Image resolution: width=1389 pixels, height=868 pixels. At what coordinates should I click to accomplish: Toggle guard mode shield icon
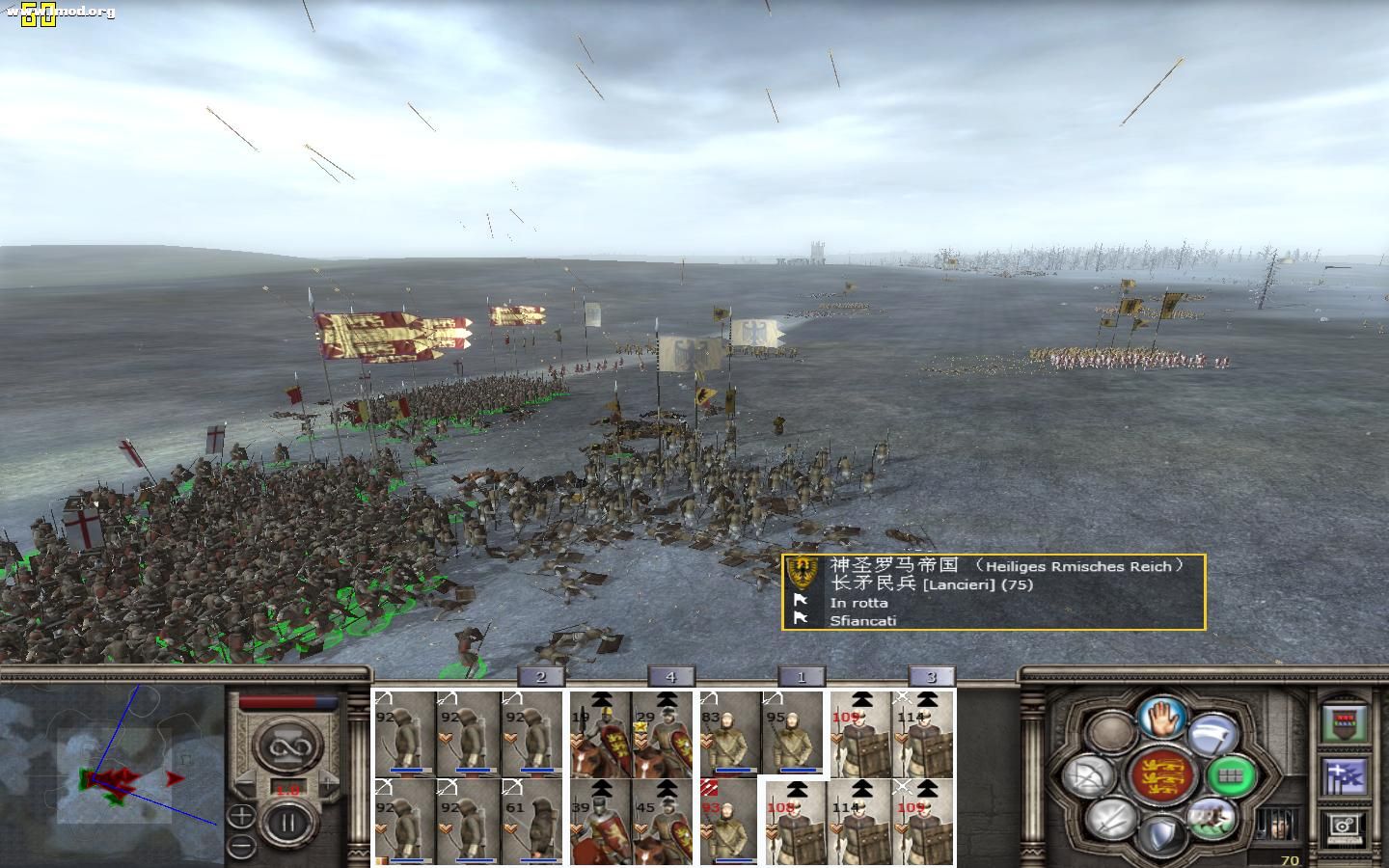point(1160,835)
